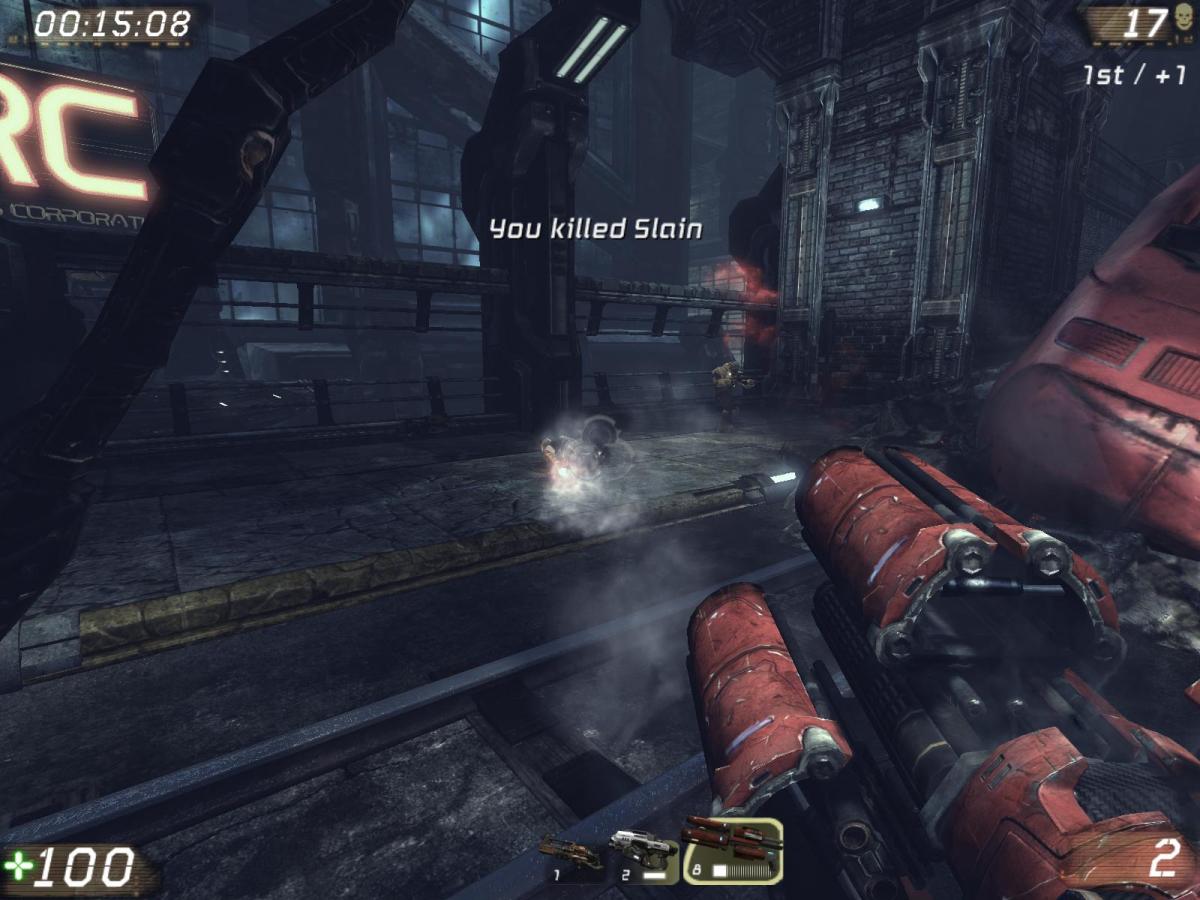The width and height of the screenshot is (1200, 900).
Task: Choose the Rocket Launcher in weapon slot 8
Action: click(732, 850)
